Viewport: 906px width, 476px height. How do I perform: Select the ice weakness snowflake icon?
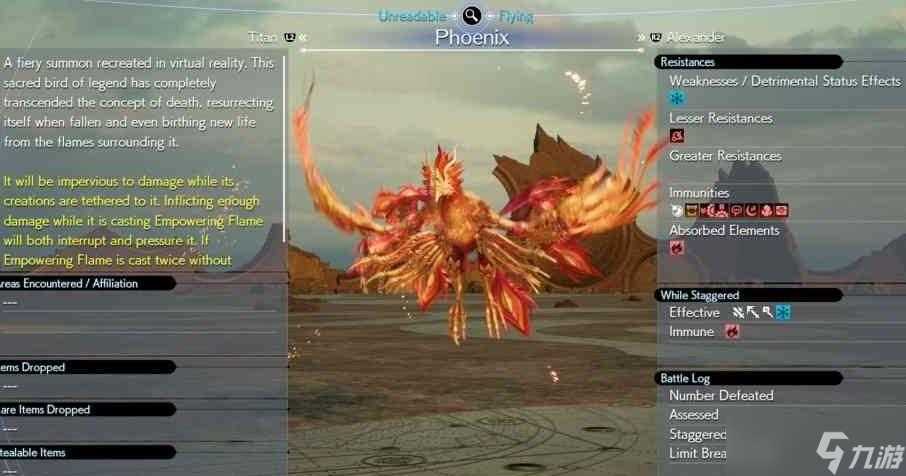tap(677, 98)
